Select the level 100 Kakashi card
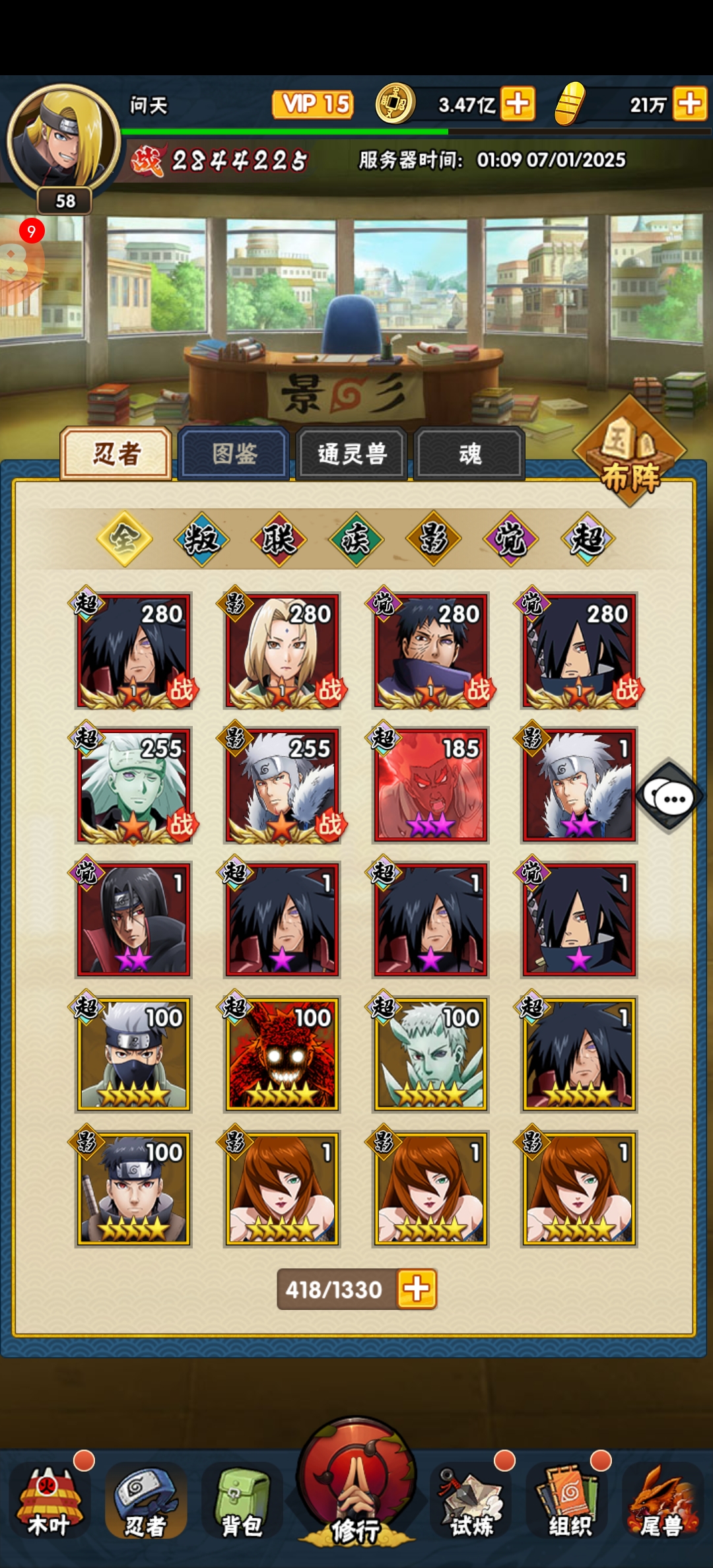The width and height of the screenshot is (713, 1568). coord(133,1055)
